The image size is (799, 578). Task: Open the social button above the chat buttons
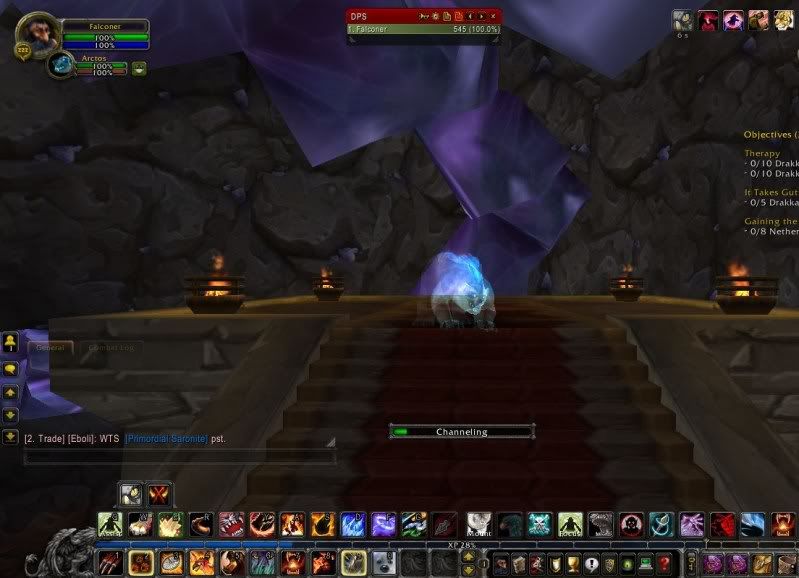tap(10, 343)
